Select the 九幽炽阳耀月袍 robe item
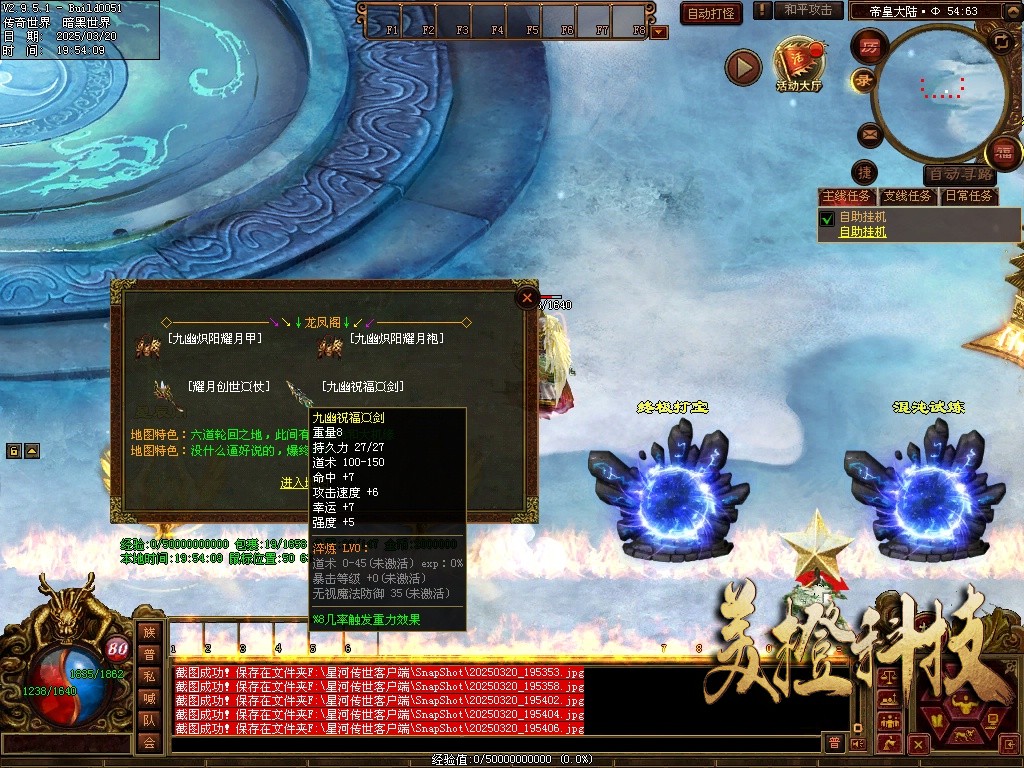 pos(396,339)
